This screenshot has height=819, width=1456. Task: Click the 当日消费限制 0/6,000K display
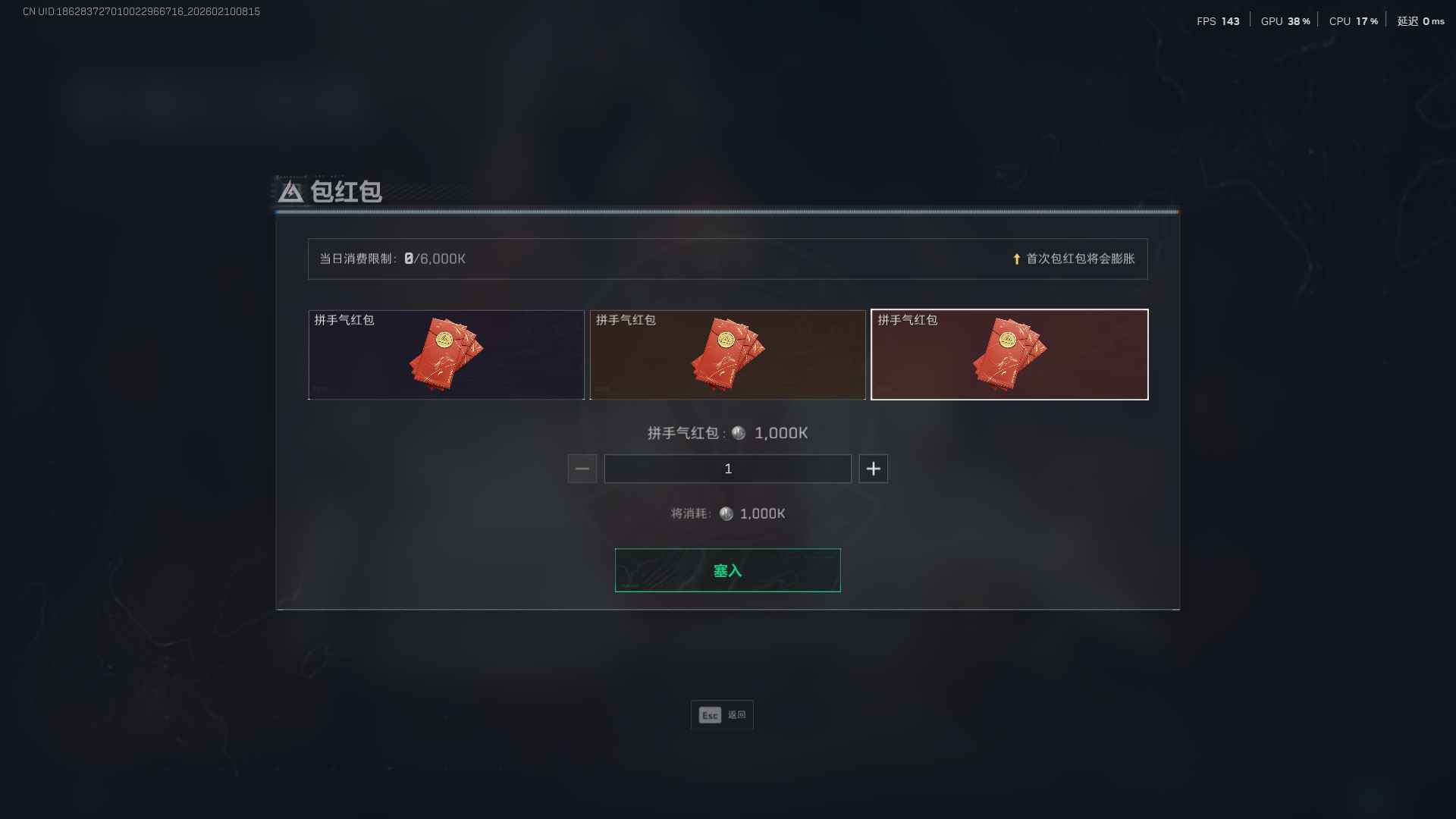tap(391, 259)
